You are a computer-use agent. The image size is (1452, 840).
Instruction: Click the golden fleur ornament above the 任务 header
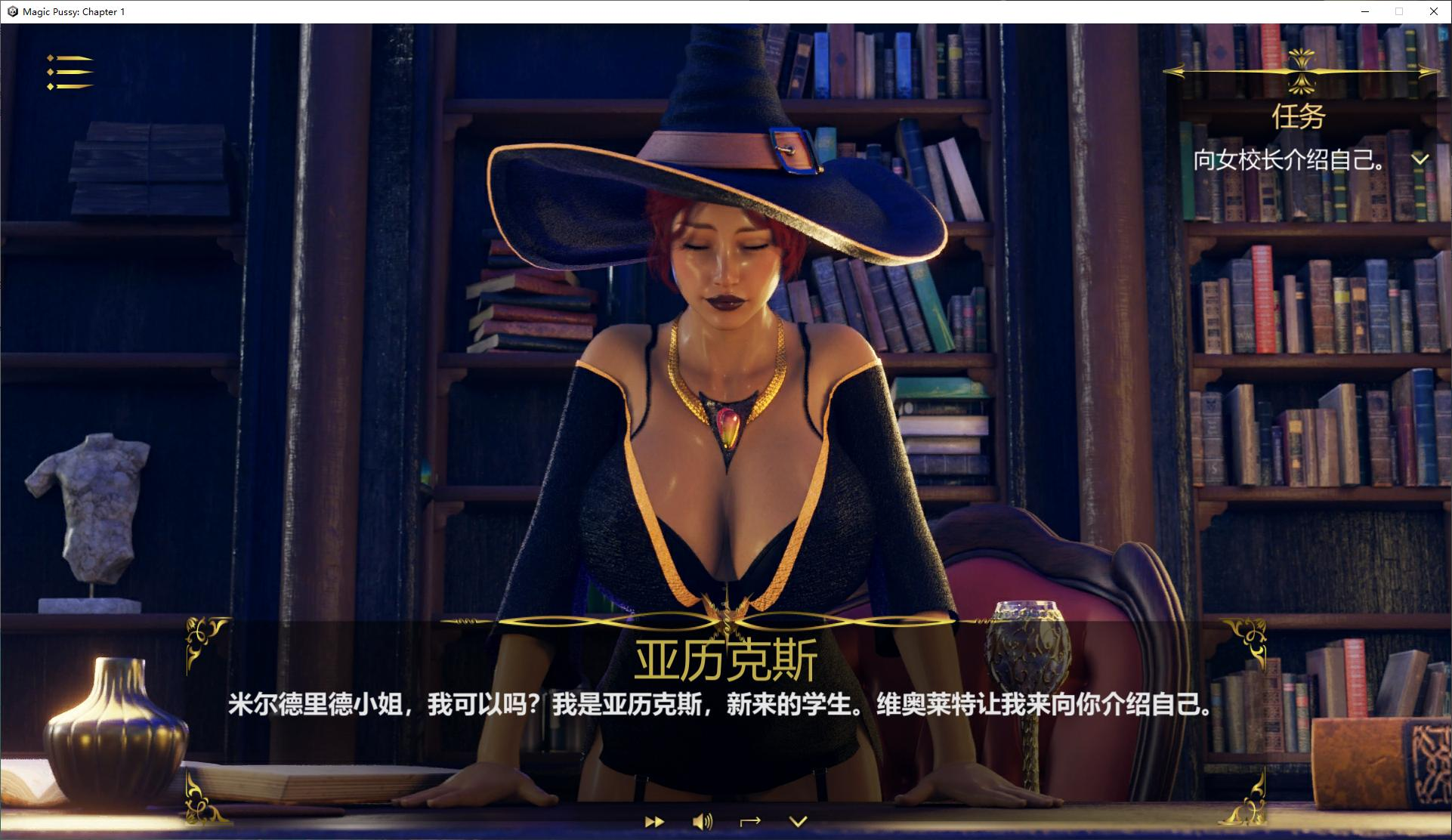coord(1301,68)
